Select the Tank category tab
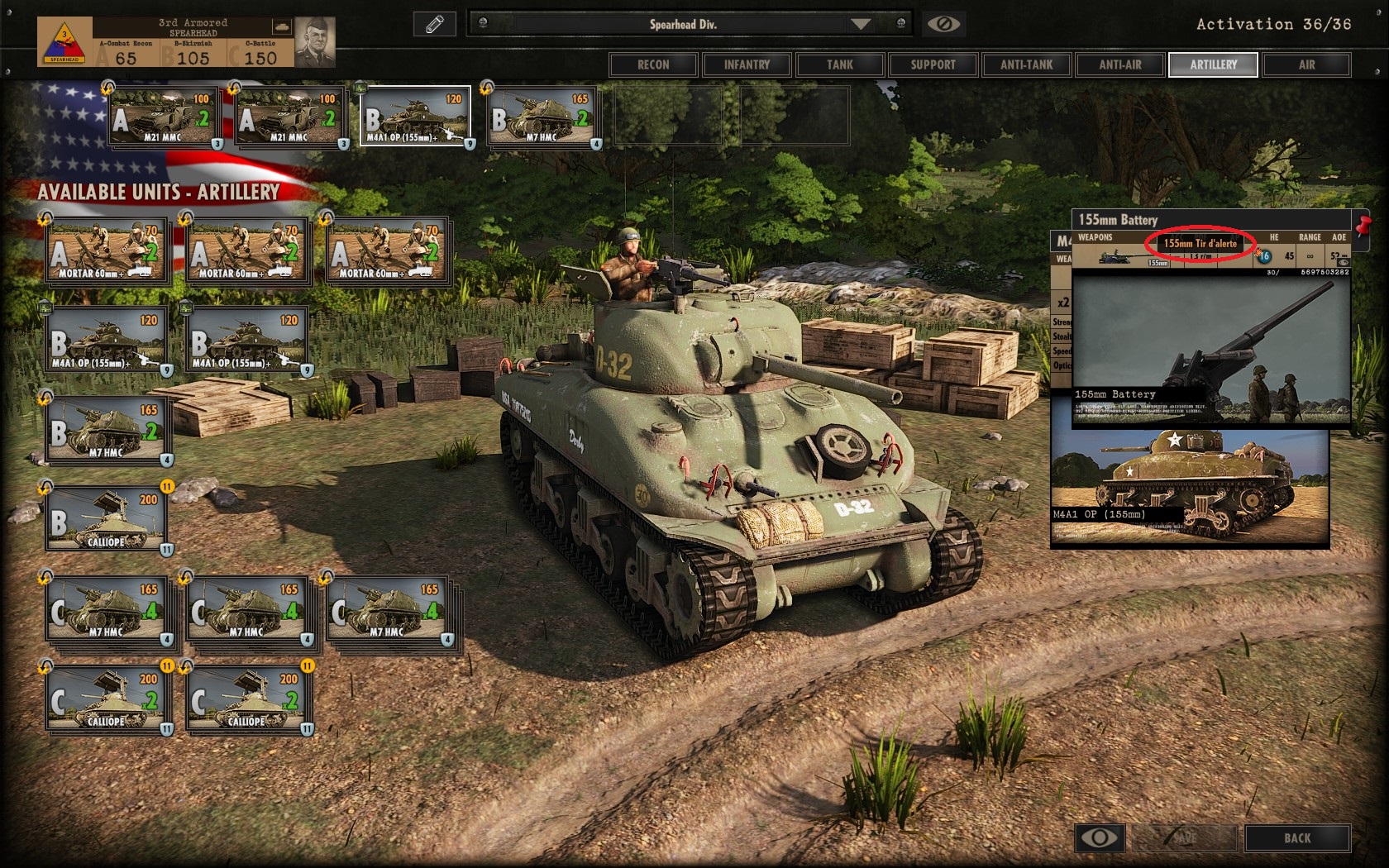 point(840,64)
